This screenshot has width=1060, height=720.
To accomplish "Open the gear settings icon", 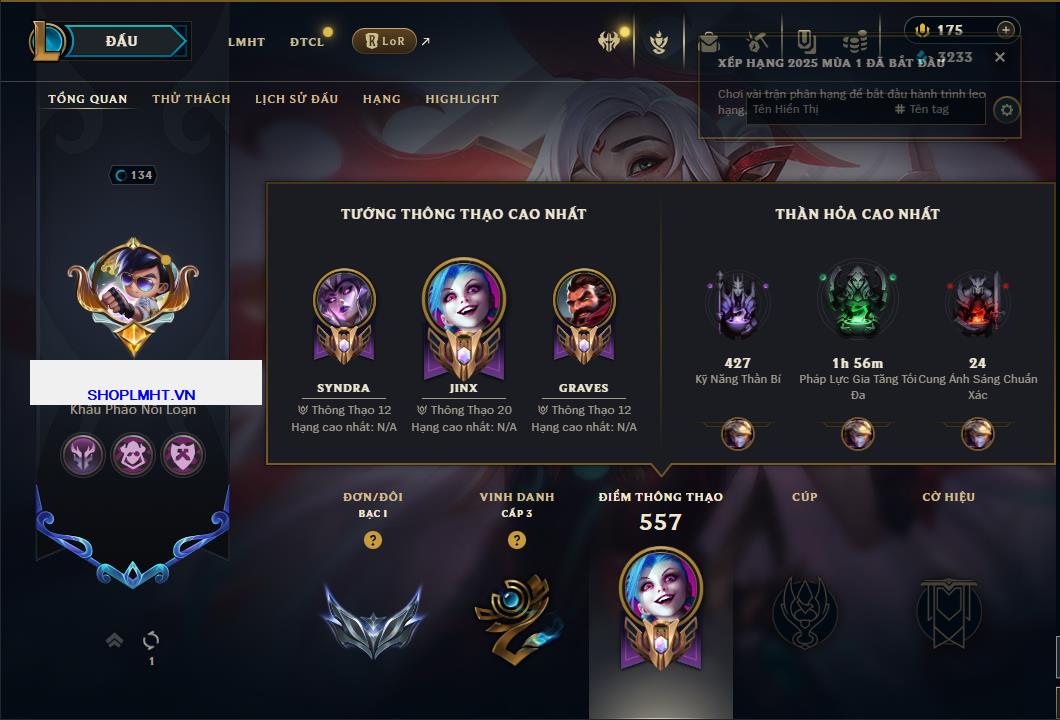I will click(x=1007, y=109).
